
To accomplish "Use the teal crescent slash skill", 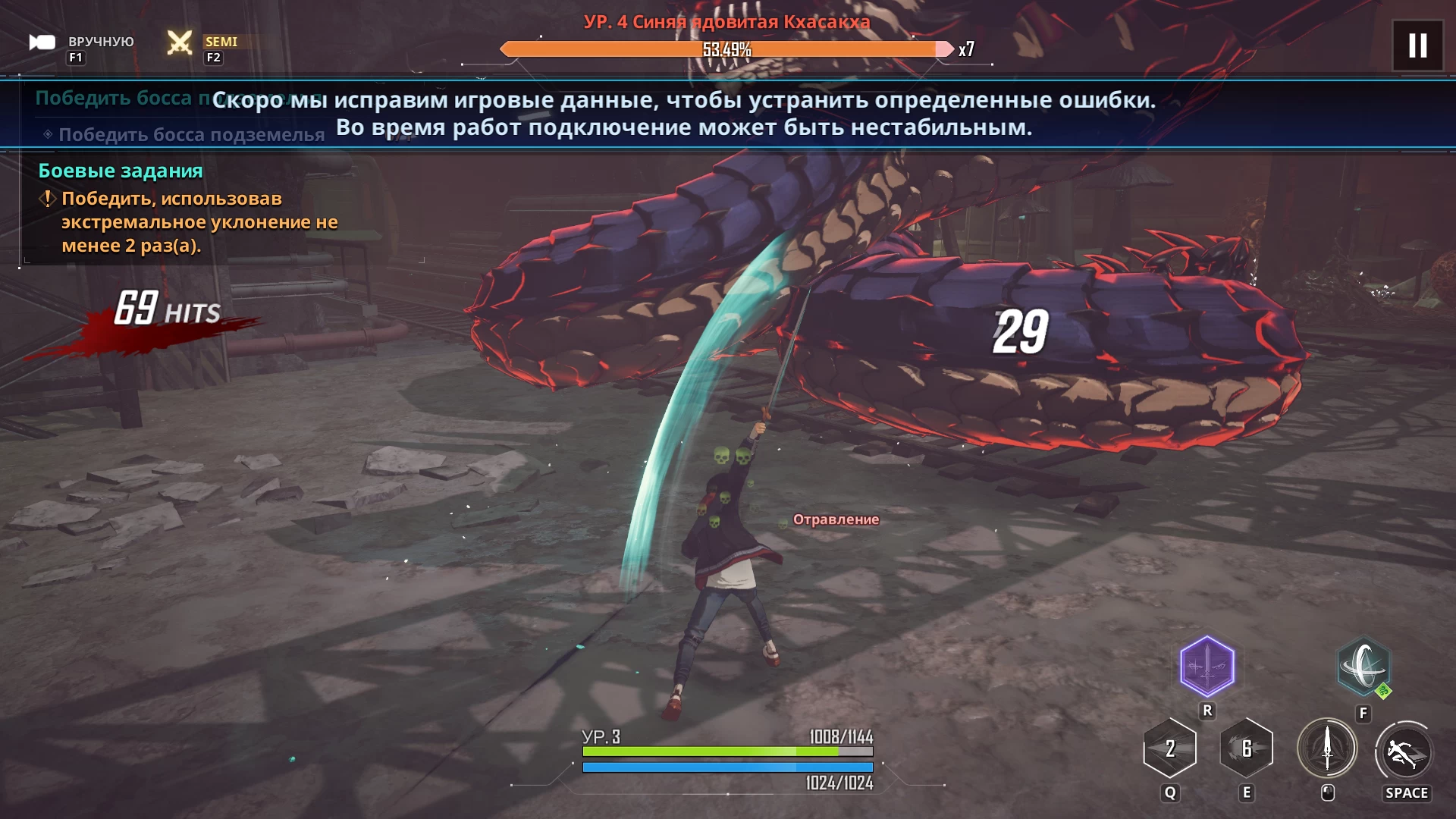I will [1363, 667].
